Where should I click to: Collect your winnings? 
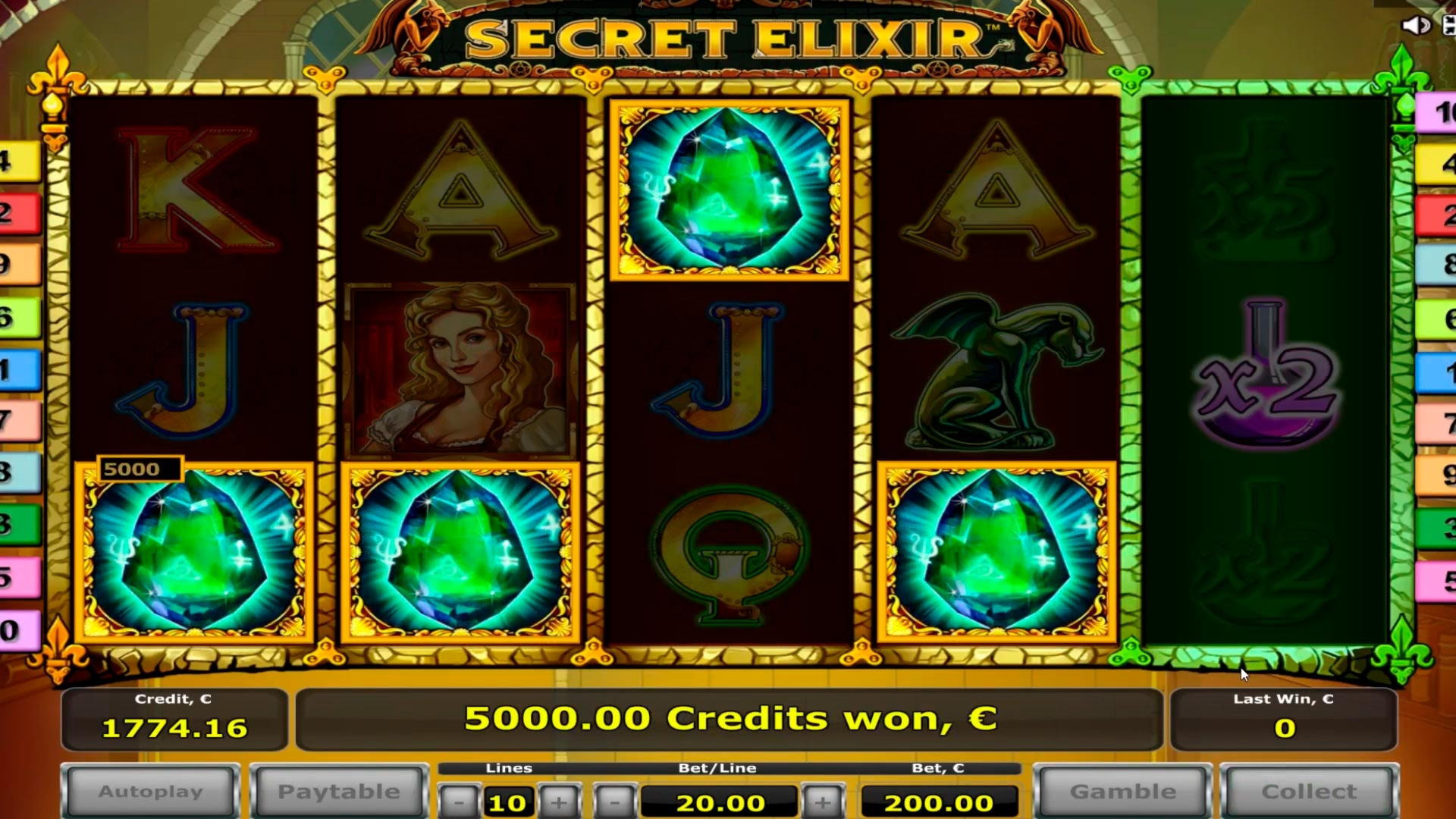[1308, 791]
